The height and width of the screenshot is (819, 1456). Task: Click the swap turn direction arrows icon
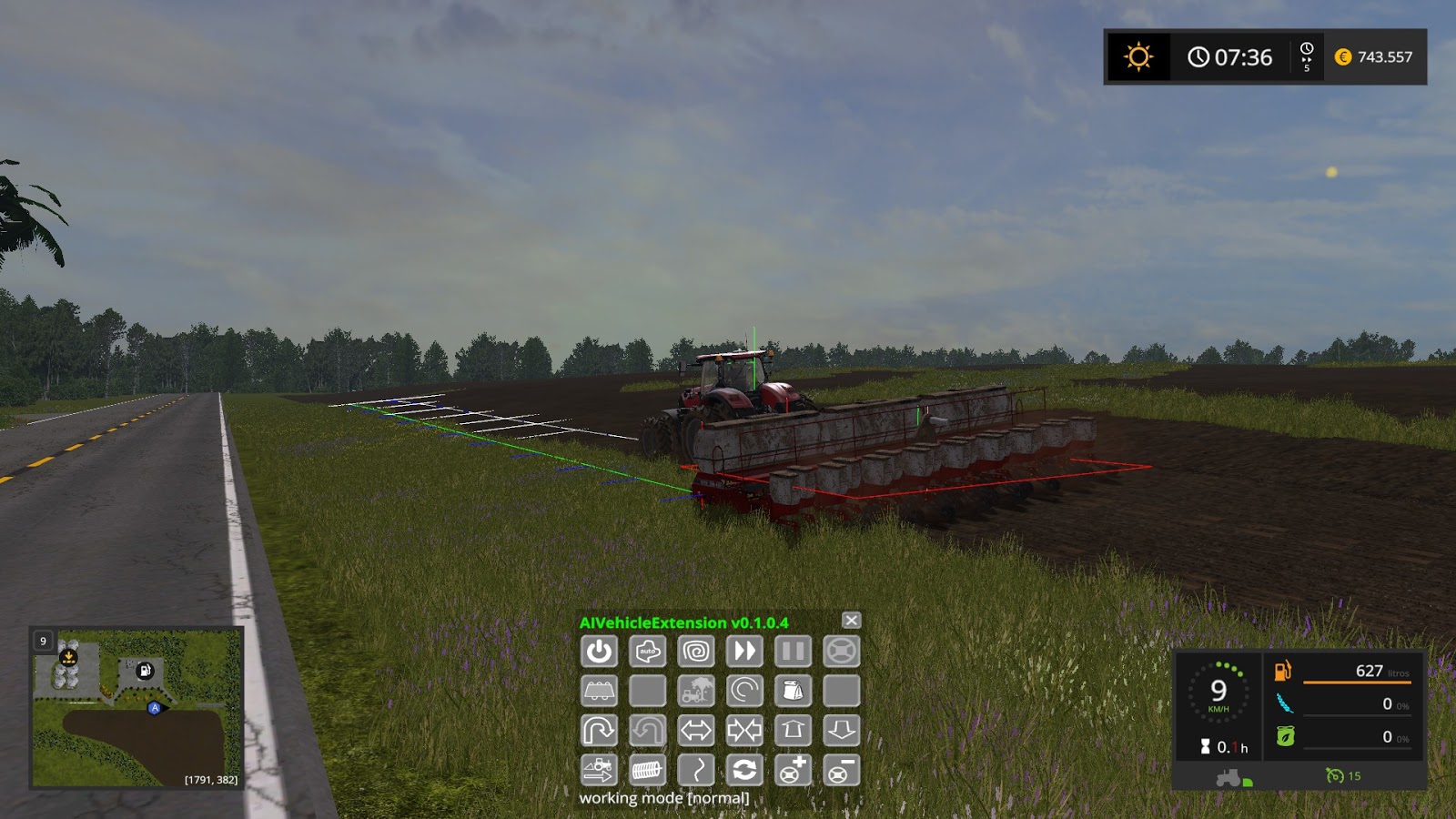[745, 730]
